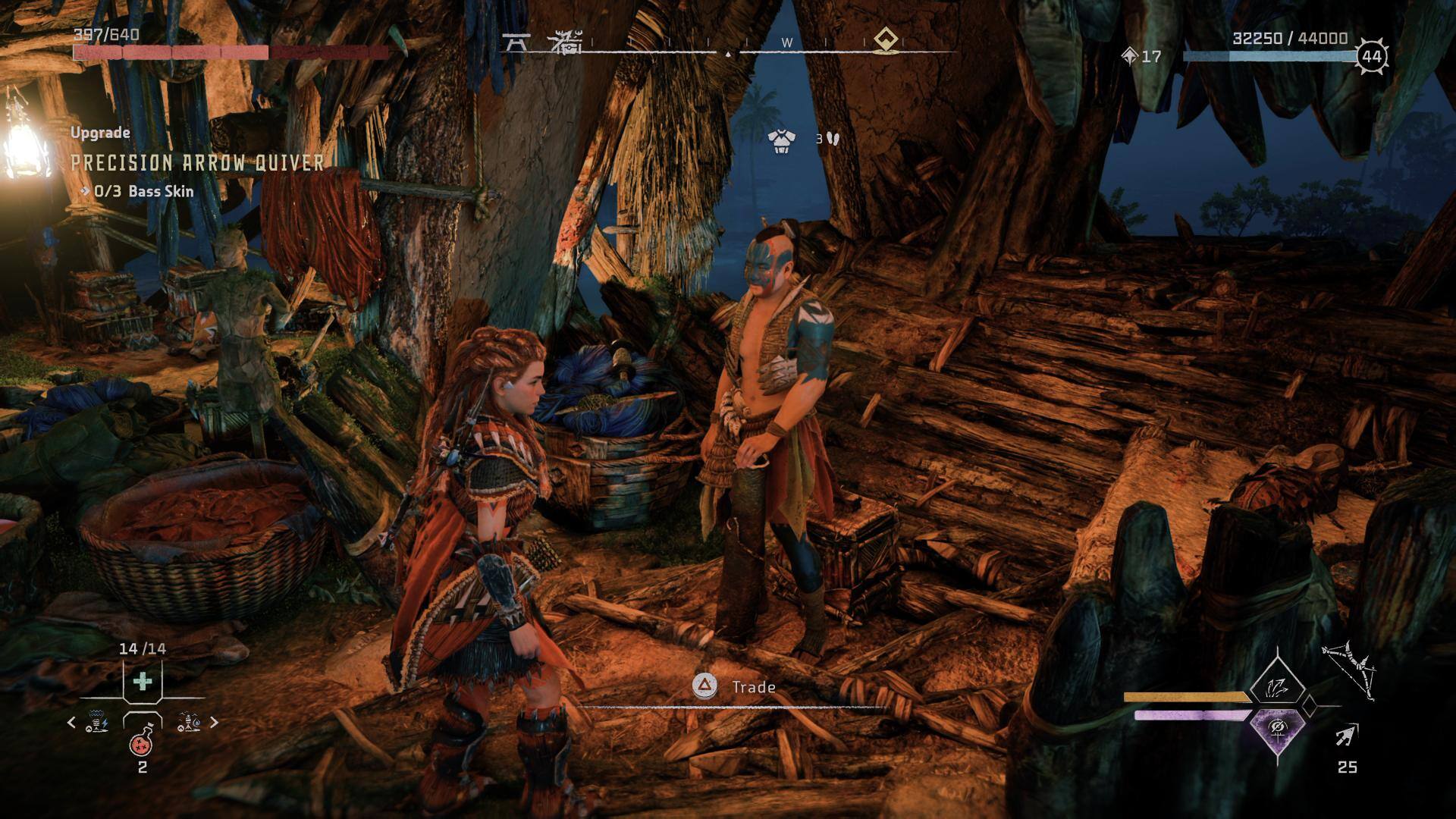The width and height of the screenshot is (1456, 819).
Task: Cycle tools with the left arrow
Action: (x=71, y=723)
